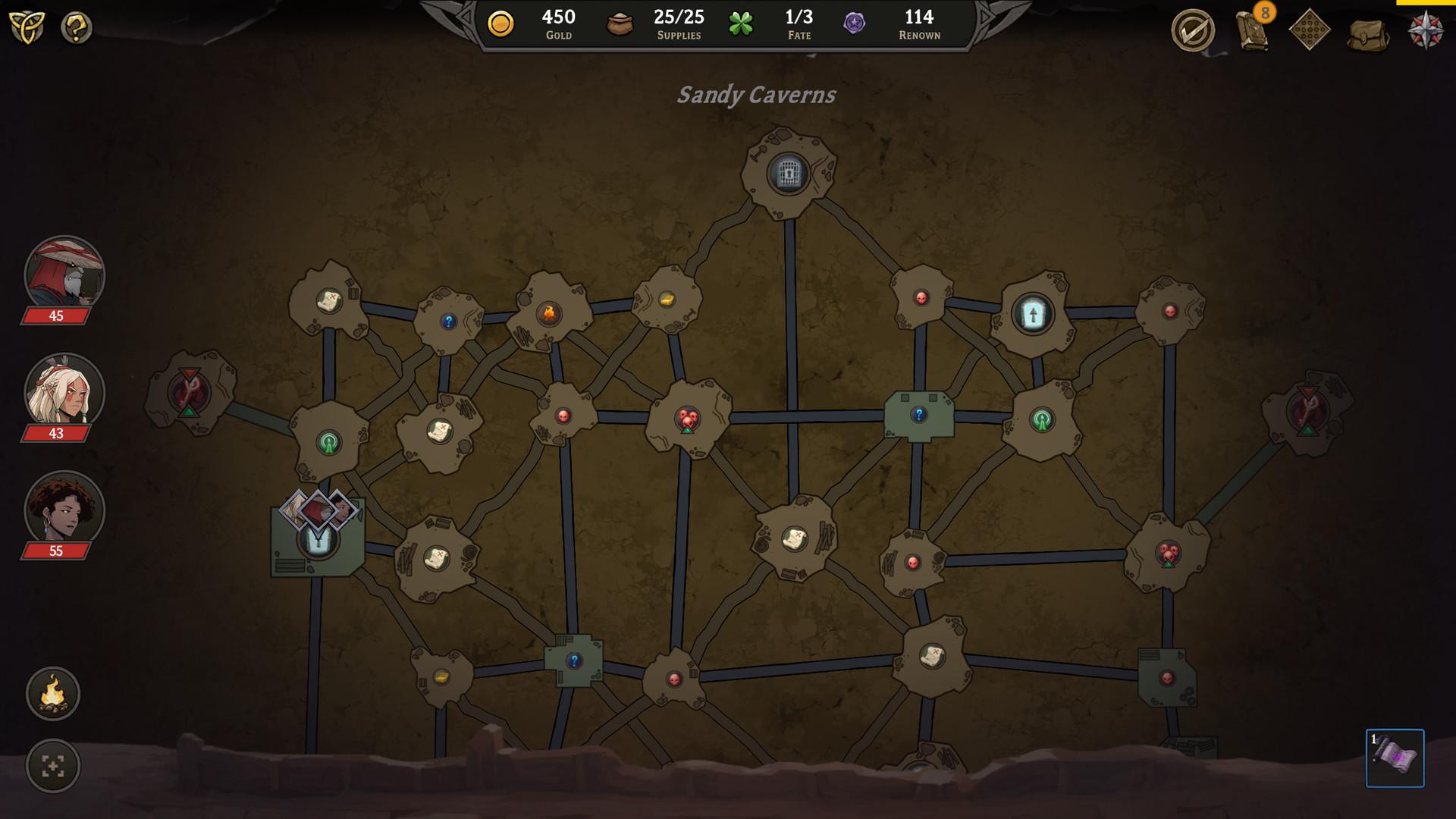Click the red health bar showing 43
The width and height of the screenshot is (1456, 819).
pos(55,432)
